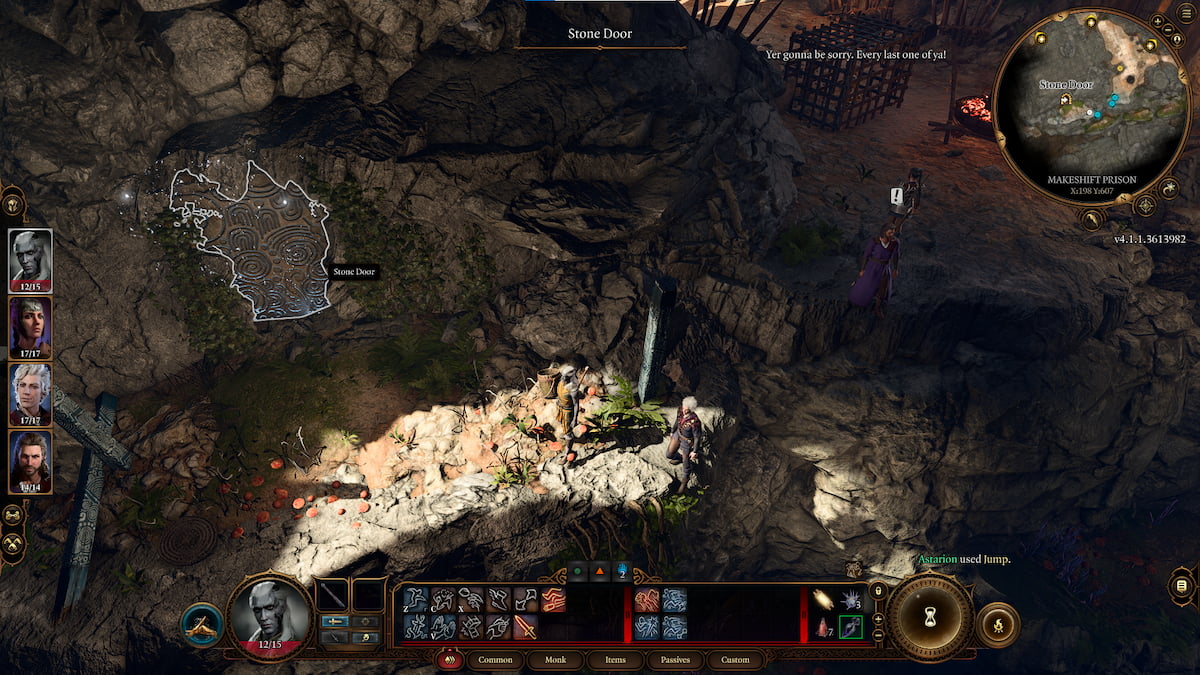Select the Passives hotbar tab
The width and height of the screenshot is (1200, 675).
click(675, 660)
